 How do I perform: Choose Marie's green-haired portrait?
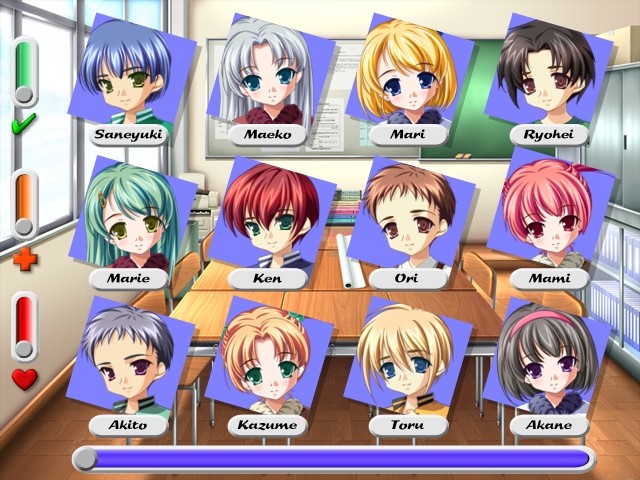pyautogui.click(x=127, y=218)
